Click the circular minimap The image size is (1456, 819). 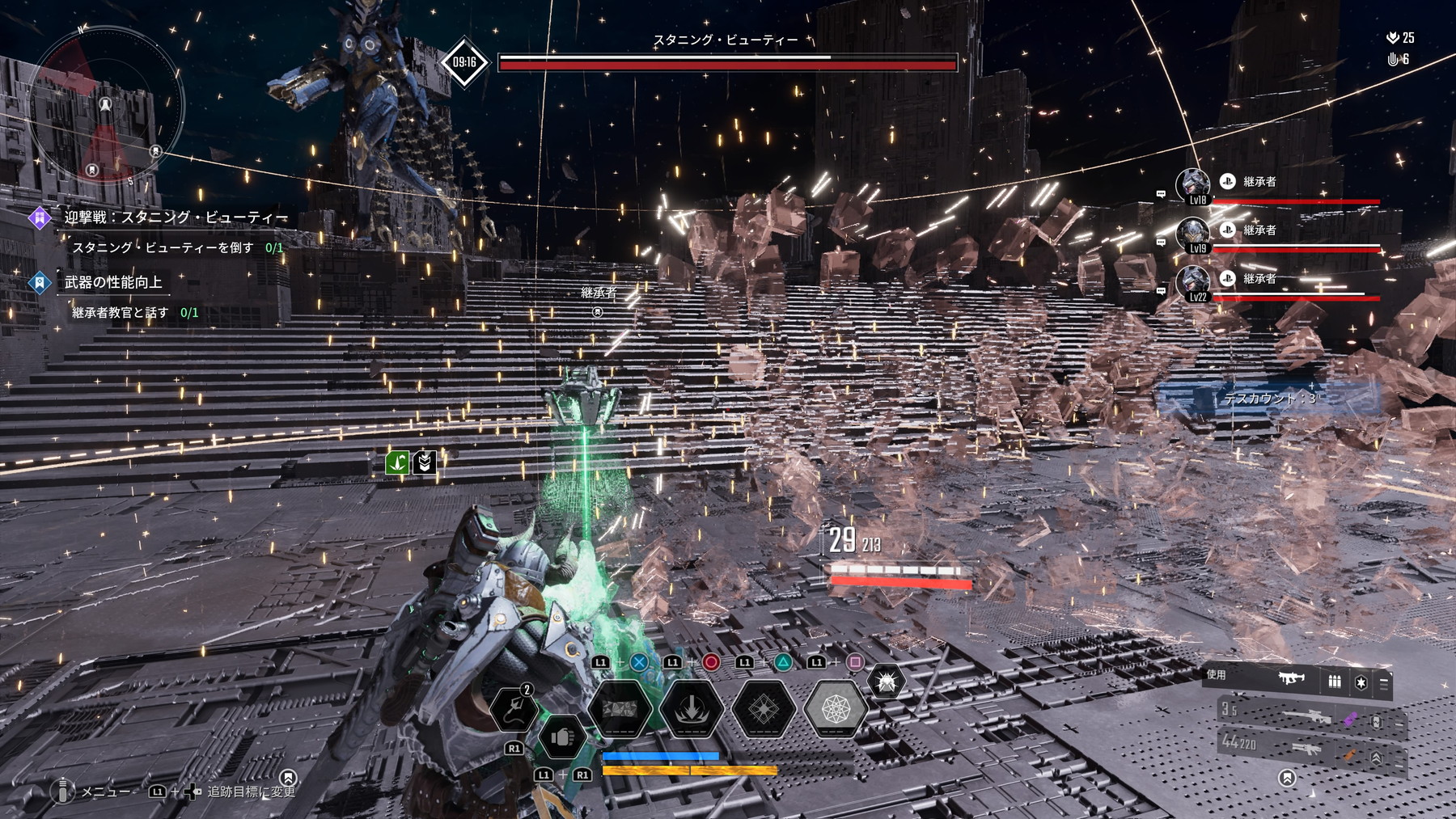pyautogui.click(x=105, y=105)
